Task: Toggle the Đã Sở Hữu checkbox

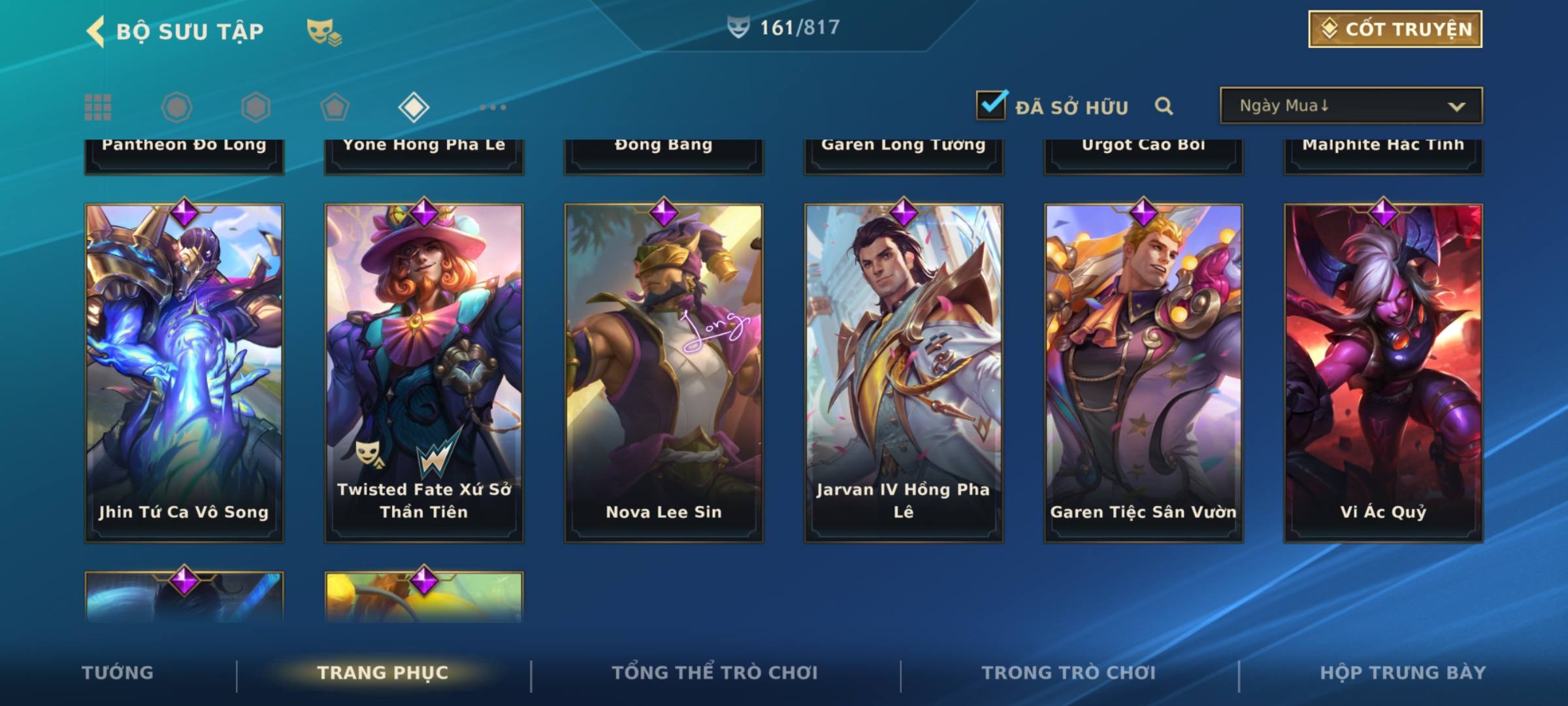Action: coord(991,105)
